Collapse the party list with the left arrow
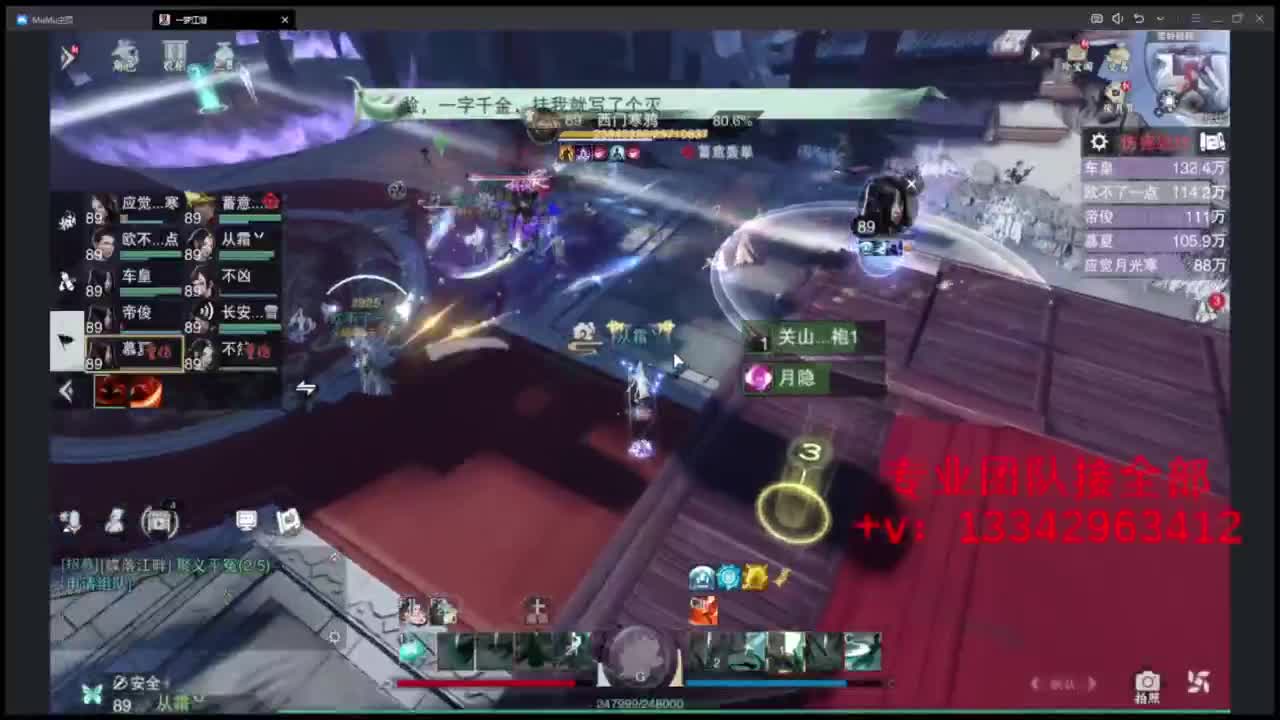 [x=67, y=390]
